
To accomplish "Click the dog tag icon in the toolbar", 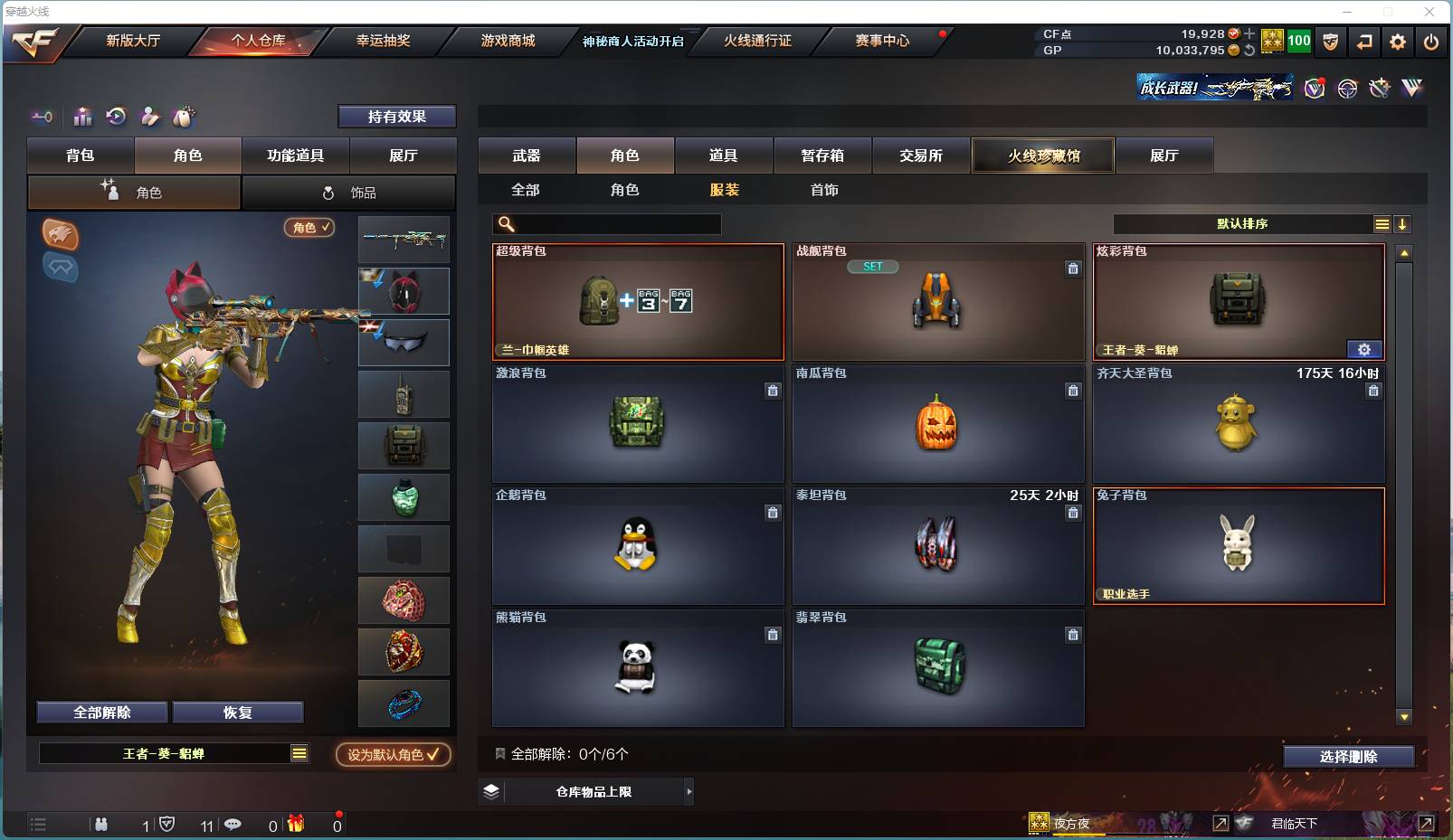I will click(182, 117).
